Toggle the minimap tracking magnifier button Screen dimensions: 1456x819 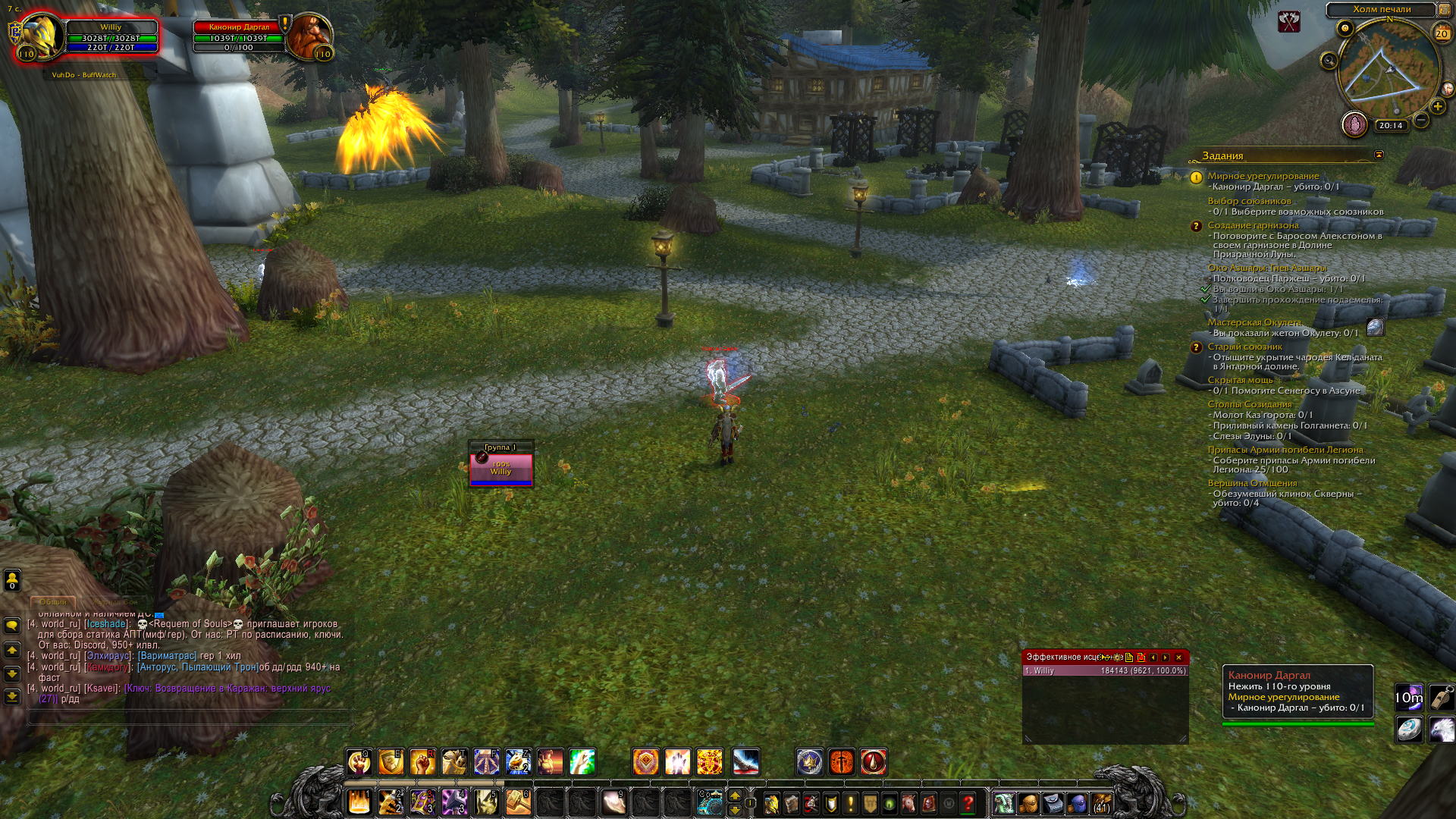(1329, 61)
